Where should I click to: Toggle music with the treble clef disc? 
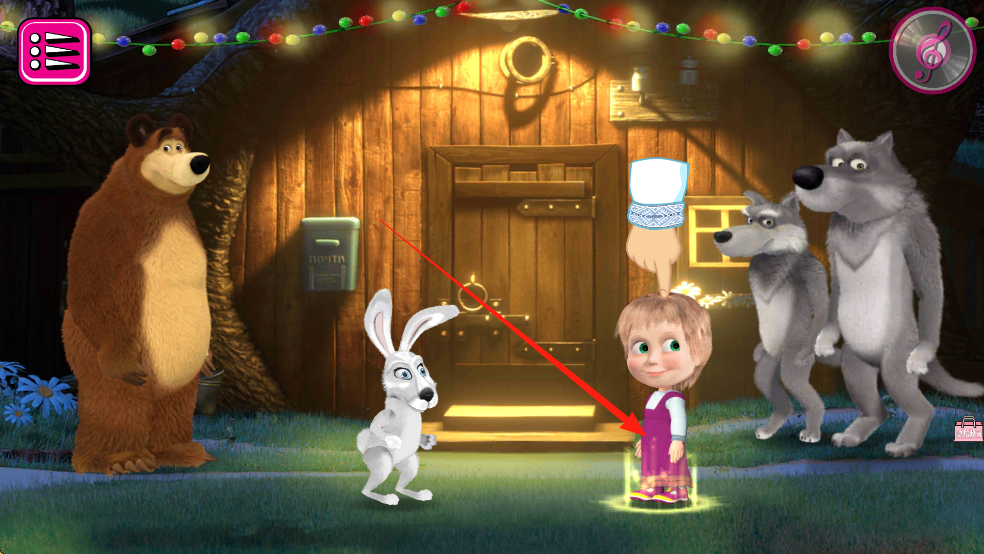[931, 51]
